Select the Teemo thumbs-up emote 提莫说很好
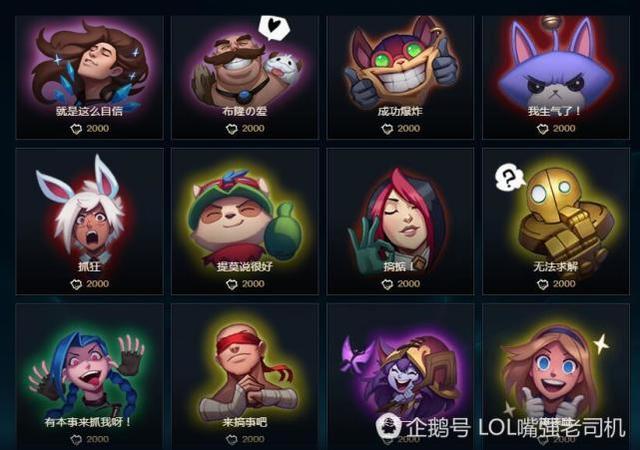Viewport: 640px width, 450px height. coord(245,215)
